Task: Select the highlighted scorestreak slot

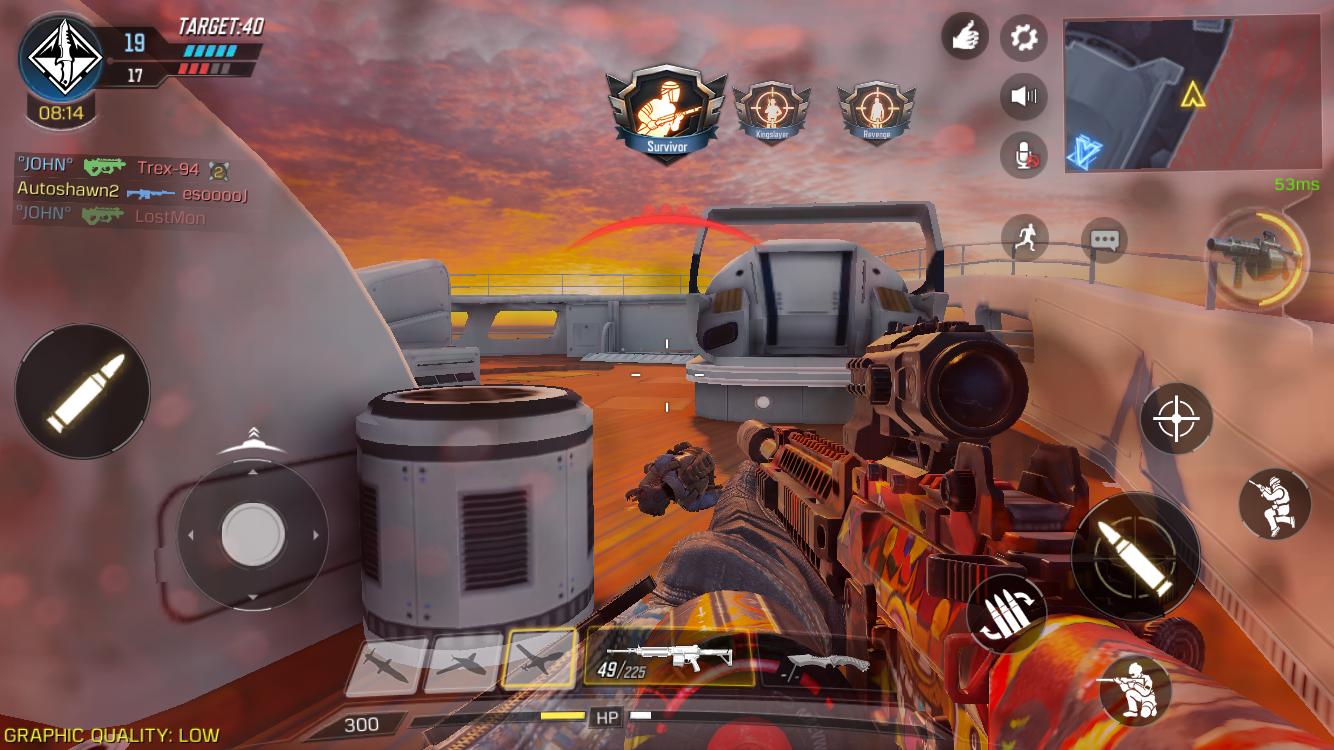Action: click(x=539, y=660)
